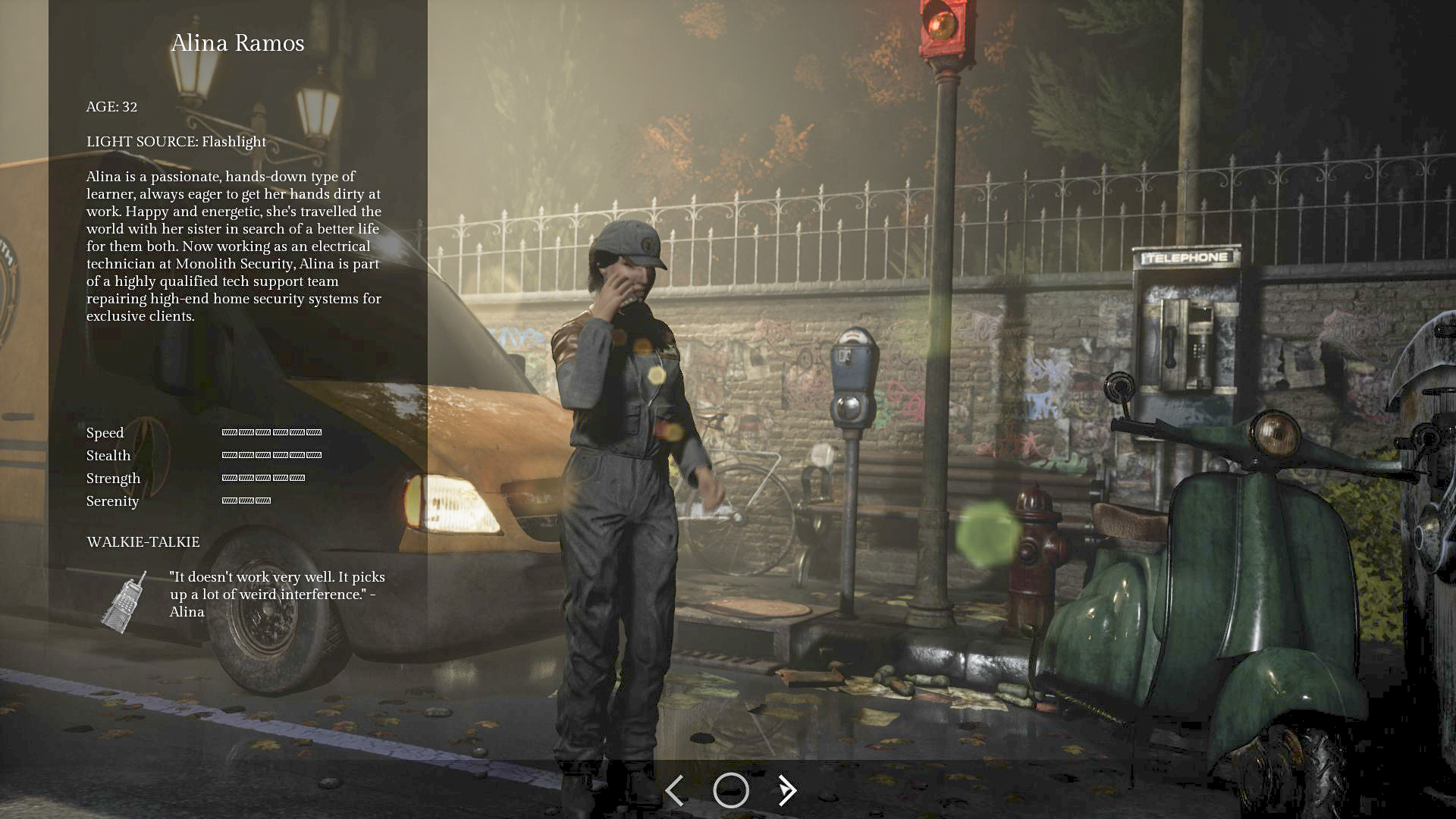Confirm Alina Ramos with the circle button

pyautogui.click(x=731, y=790)
